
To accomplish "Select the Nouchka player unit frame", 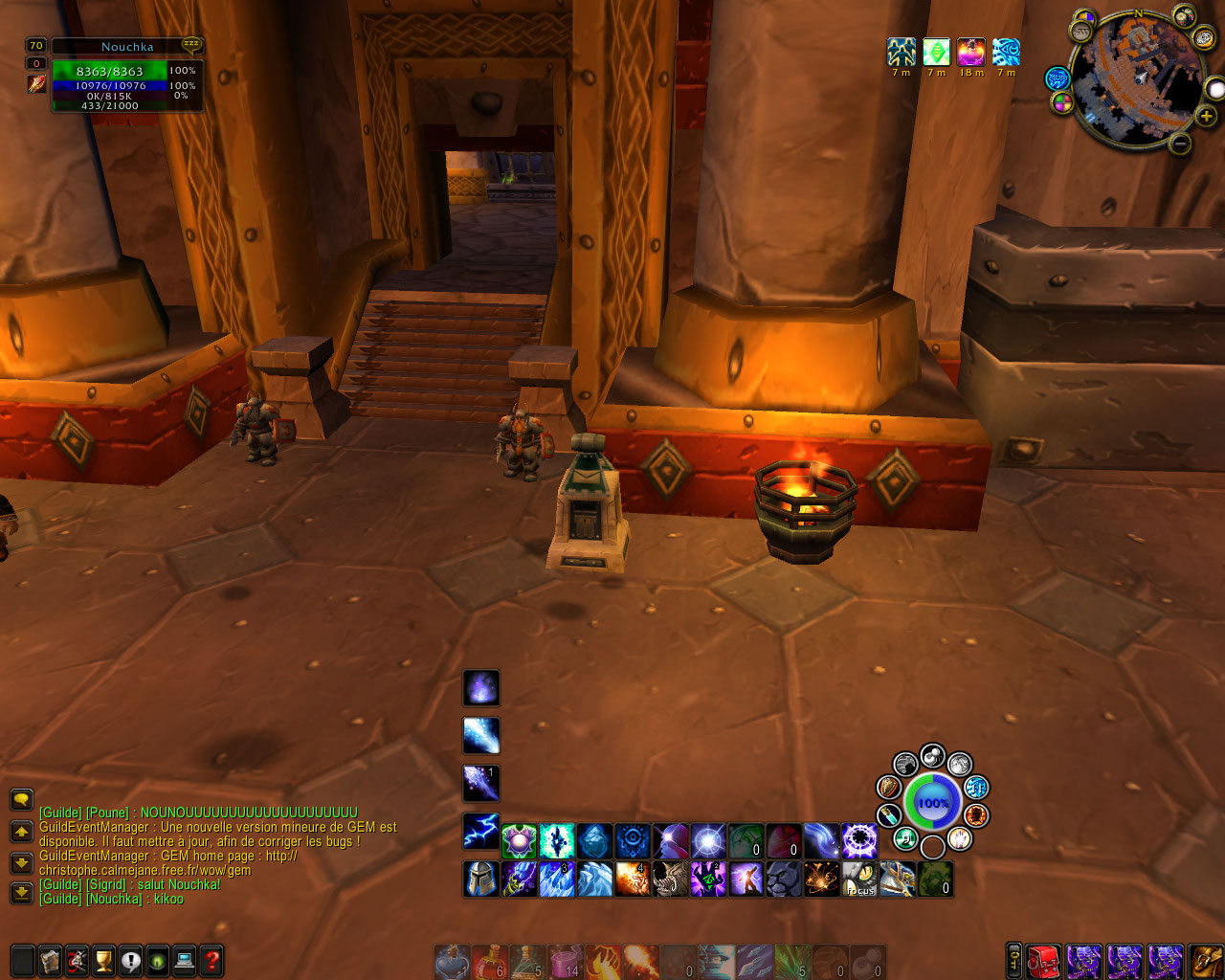I will tap(126, 75).
